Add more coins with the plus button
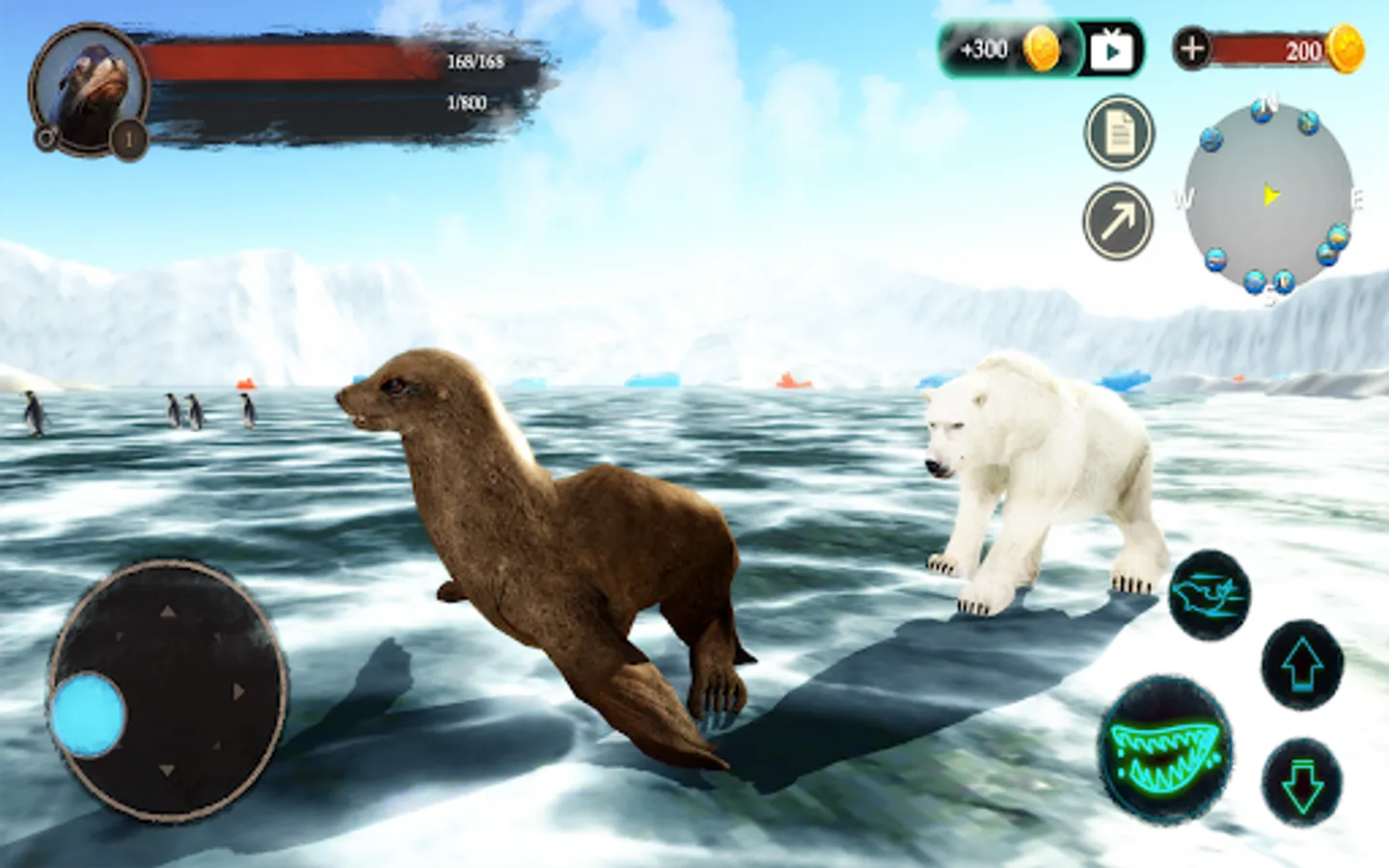The height and width of the screenshot is (868, 1389). (x=1193, y=48)
